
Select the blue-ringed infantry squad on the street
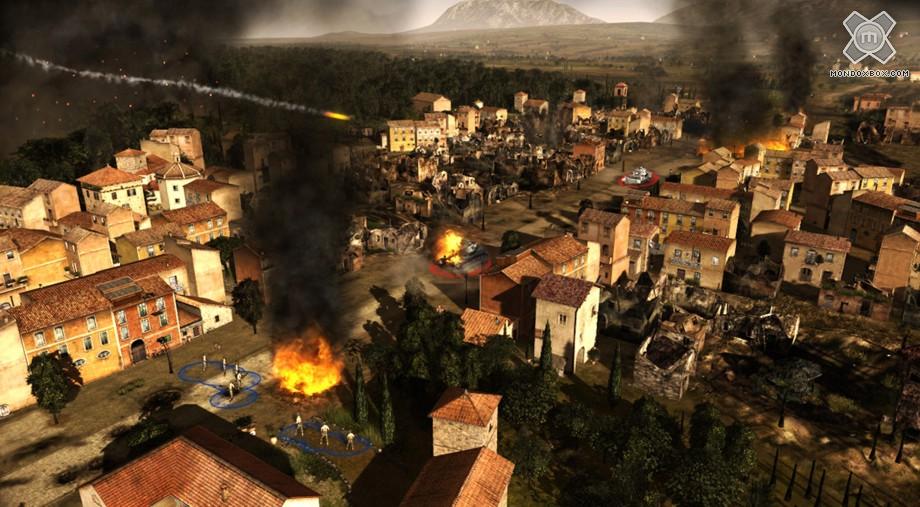click(x=220, y=382)
